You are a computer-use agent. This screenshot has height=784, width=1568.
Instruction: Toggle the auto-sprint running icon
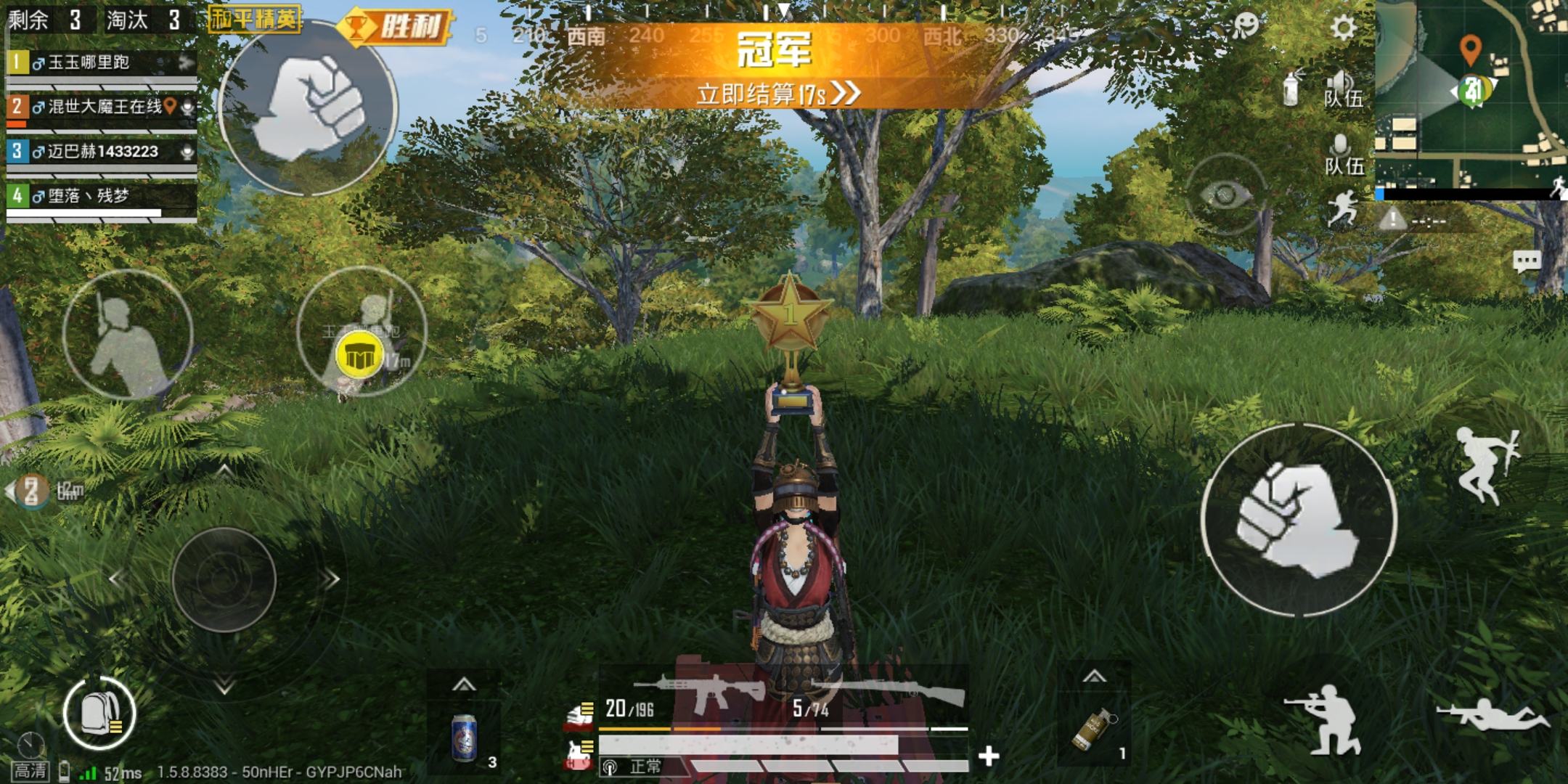point(1342,208)
